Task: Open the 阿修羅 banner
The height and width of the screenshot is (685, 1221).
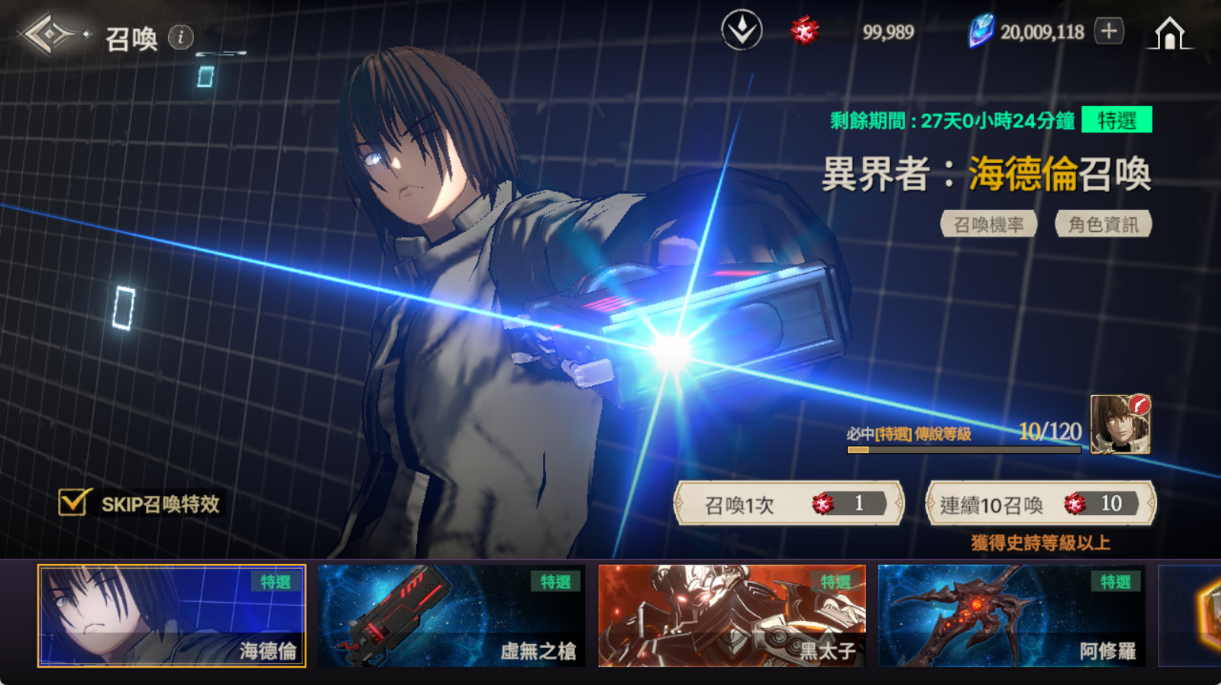Action: (x=1011, y=616)
